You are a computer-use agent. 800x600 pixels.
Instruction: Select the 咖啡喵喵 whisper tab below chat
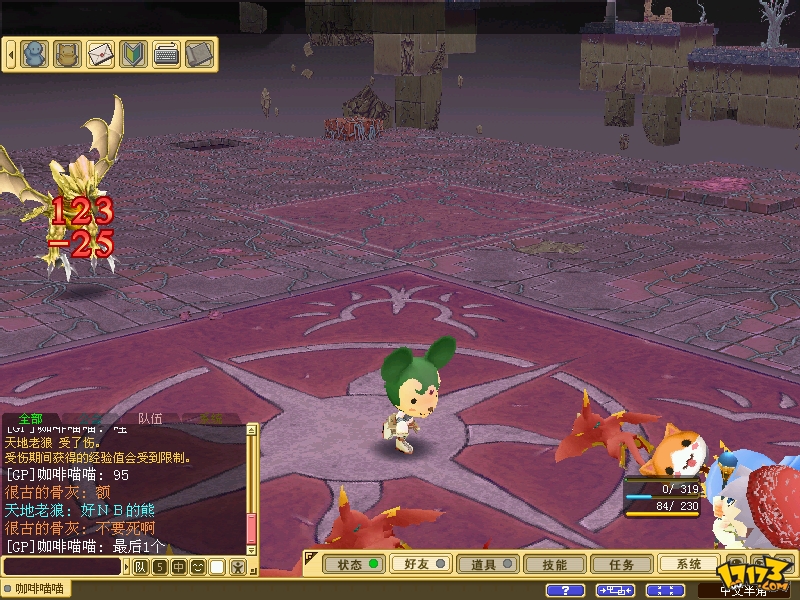40,590
